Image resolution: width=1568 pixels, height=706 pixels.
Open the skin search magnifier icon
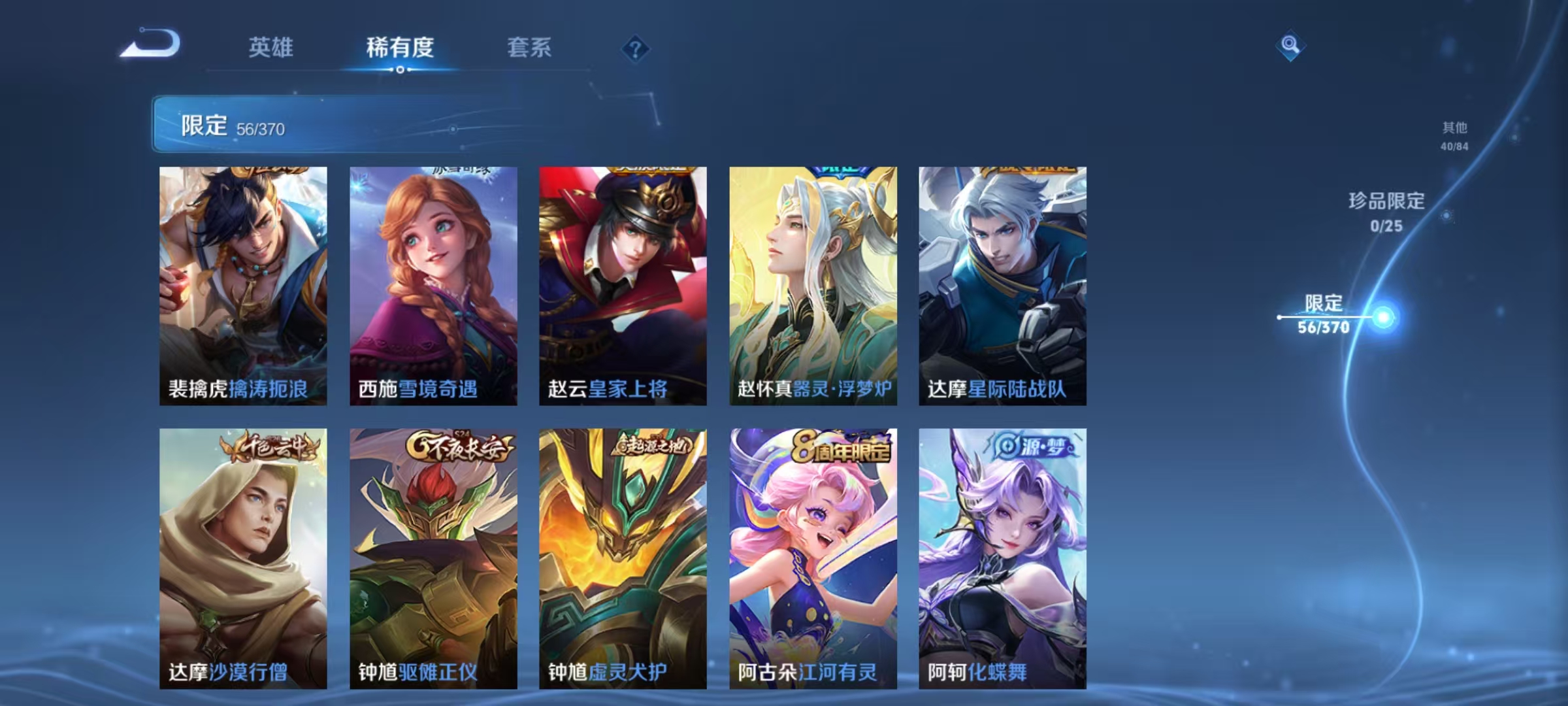(x=1288, y=46)
